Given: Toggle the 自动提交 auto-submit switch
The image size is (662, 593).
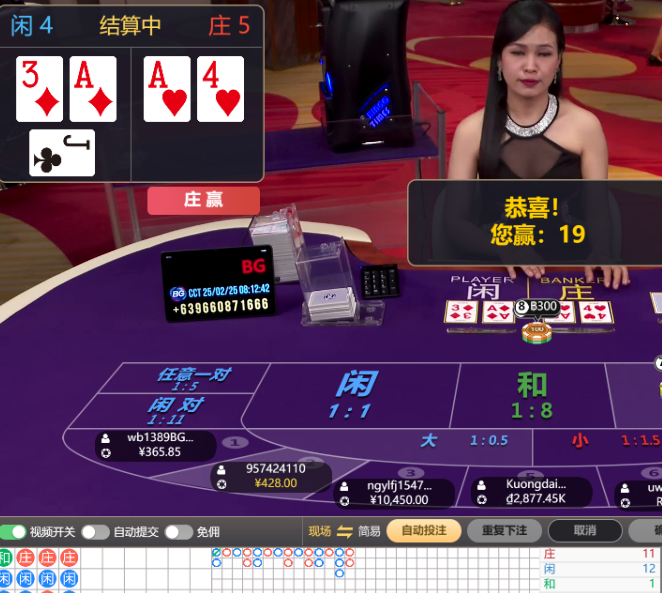Looking at the screenshot, I should [x=95, y=532].
